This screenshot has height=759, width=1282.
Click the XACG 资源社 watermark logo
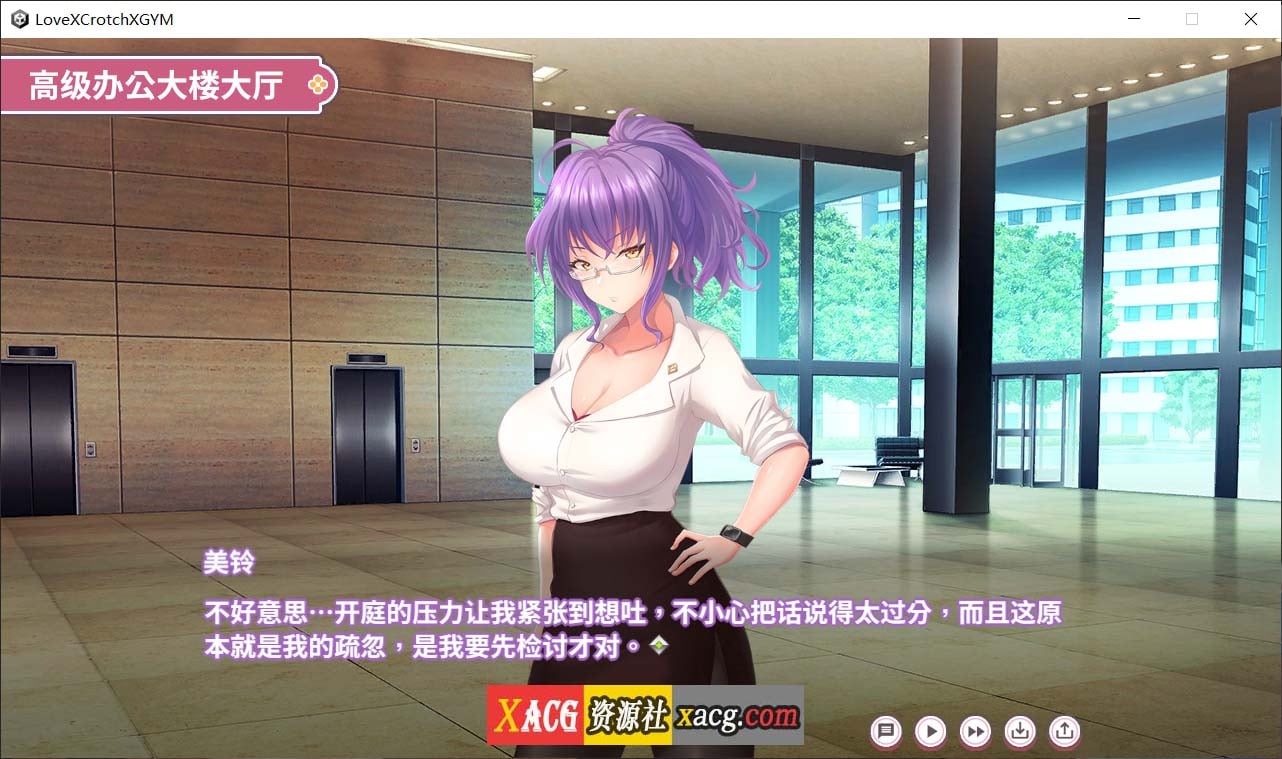[x=582, y=713]
